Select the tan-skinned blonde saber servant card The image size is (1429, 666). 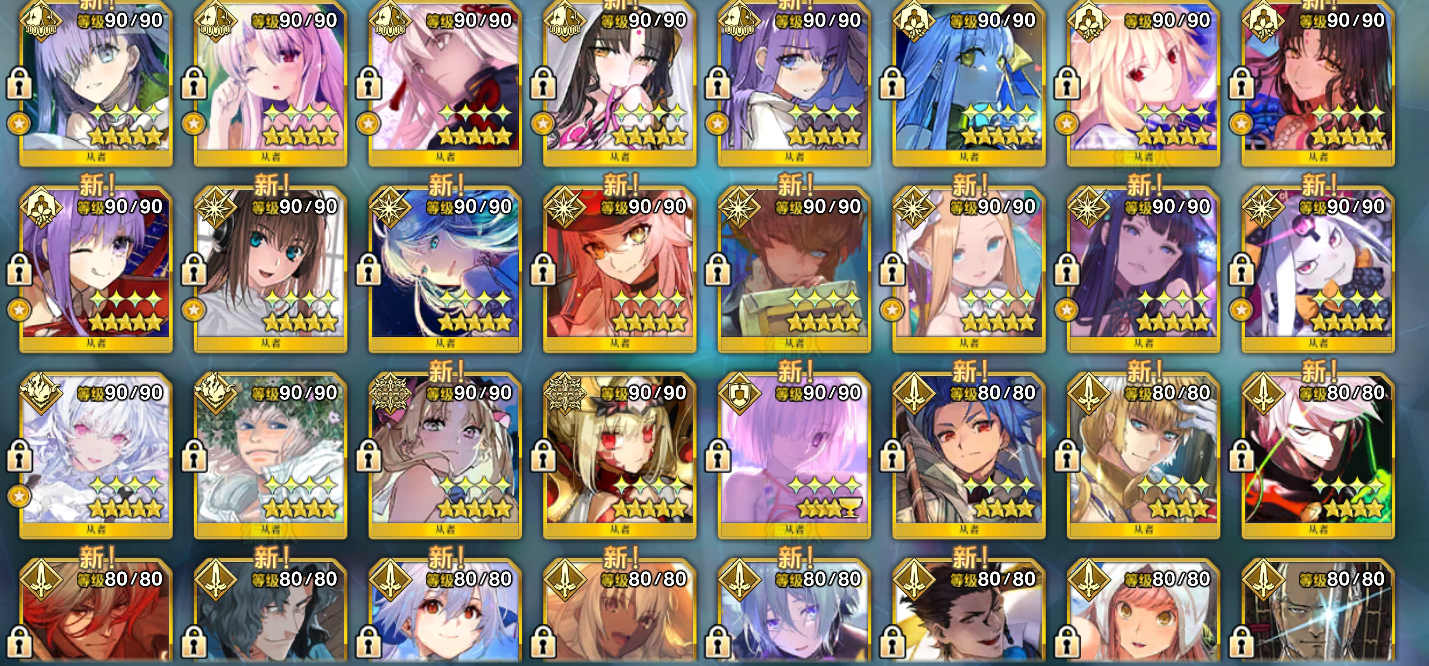pos(619,620)
